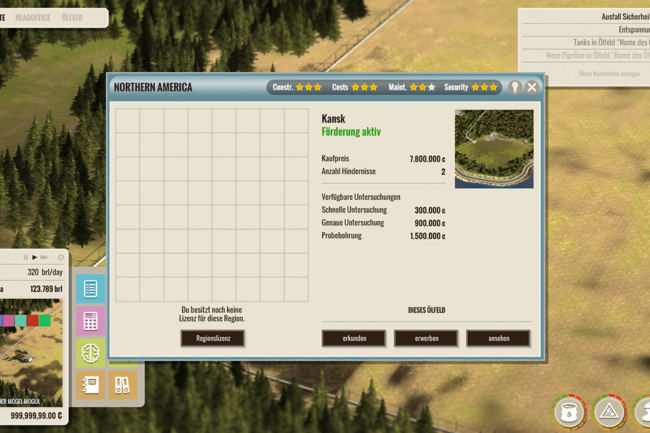Open the green brain icon
This screenshot has width=650, height=433.
91,352
